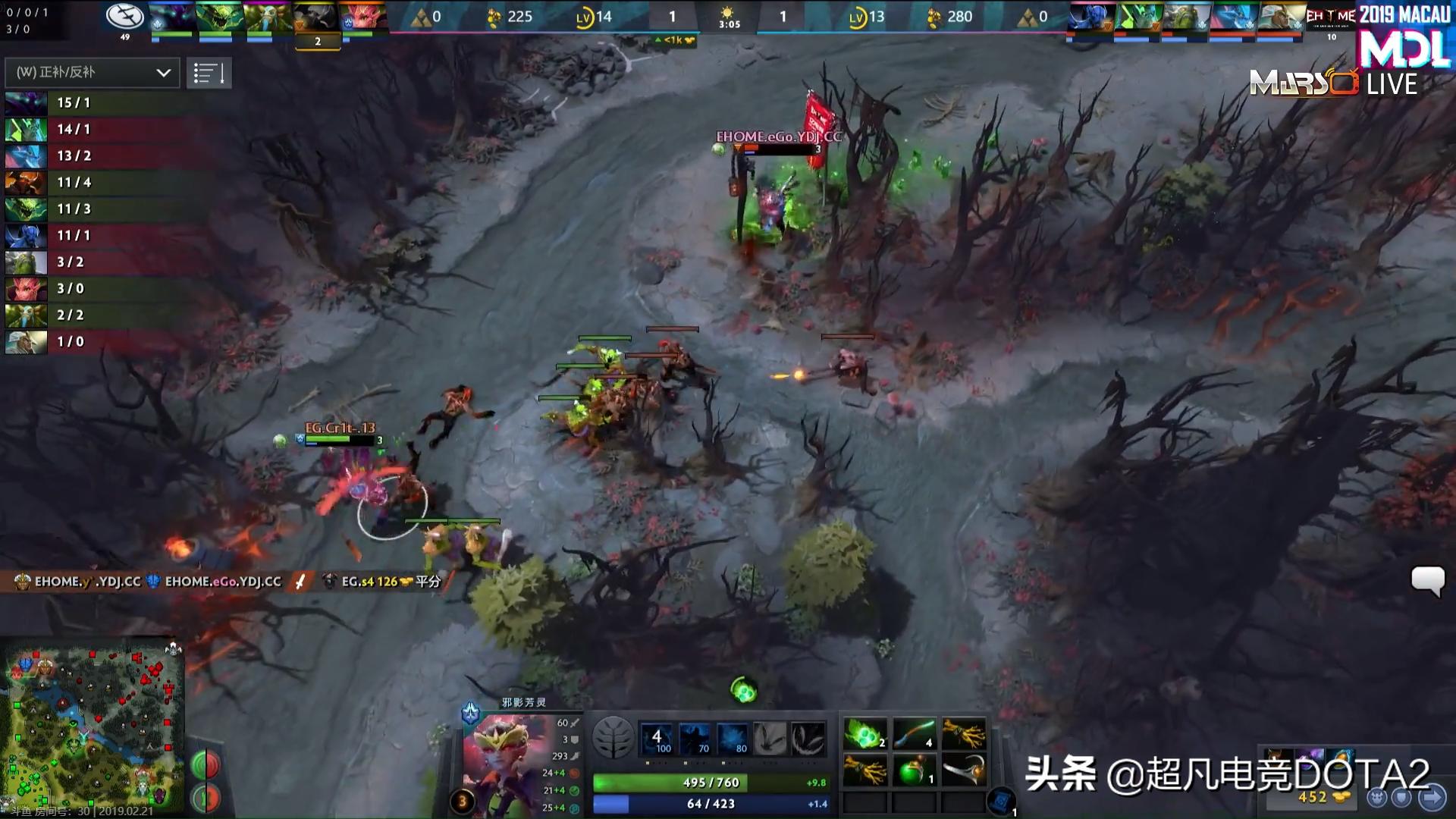Click the stats list icon beside the dropdown
The image size is (1456, 819).
209,73
